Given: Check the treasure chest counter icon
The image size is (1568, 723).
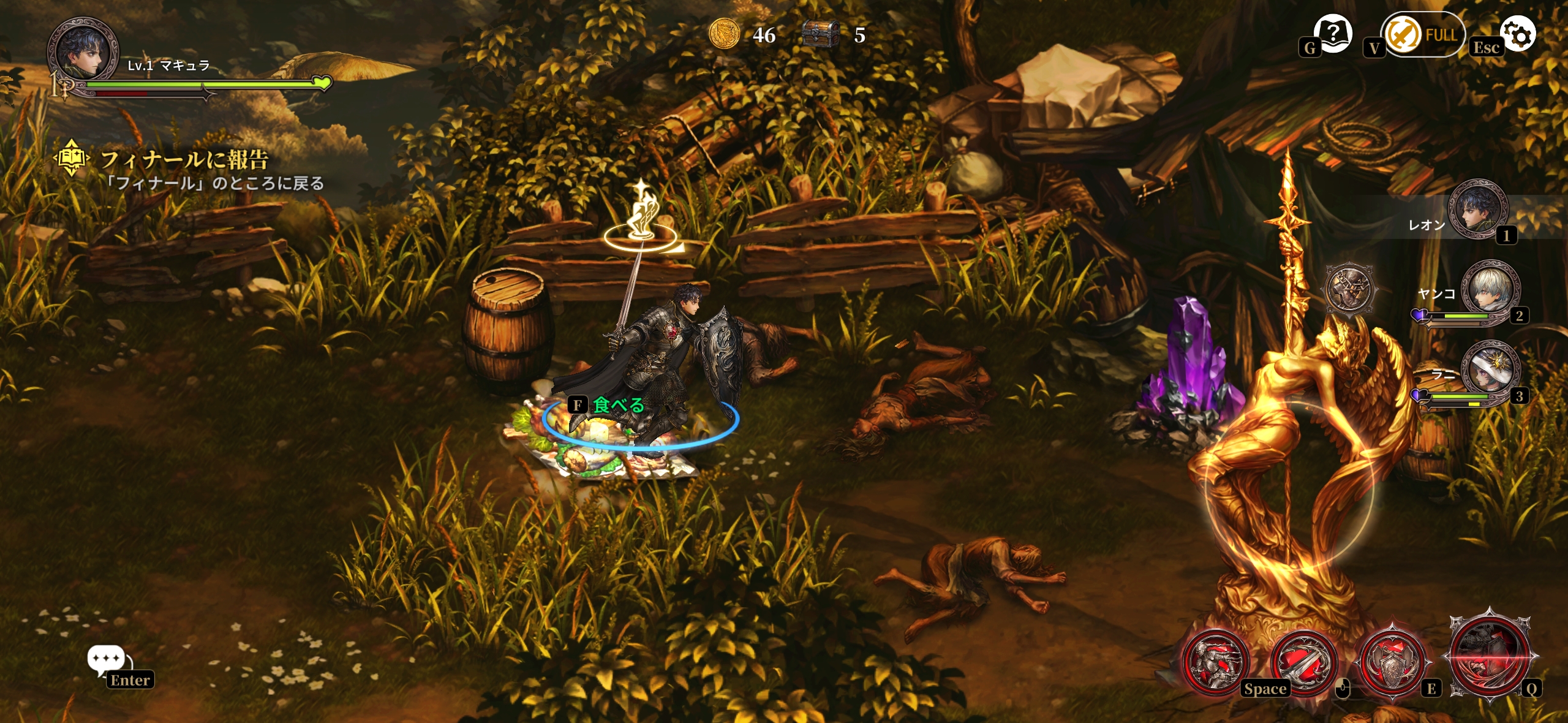Looking at the screenshot, I should [821, 34].
